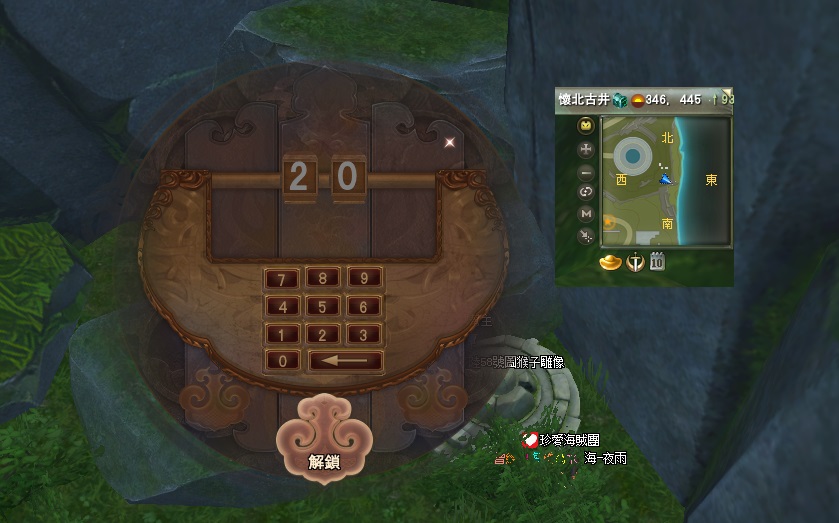
Task: Close the lock panel with the sparkle X
Action: (x=450, y=141)
